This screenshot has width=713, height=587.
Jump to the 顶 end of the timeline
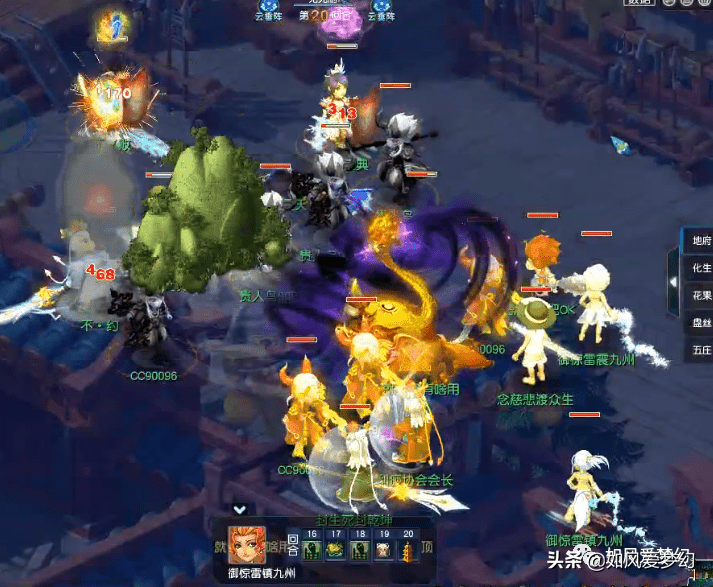point(427,547)
